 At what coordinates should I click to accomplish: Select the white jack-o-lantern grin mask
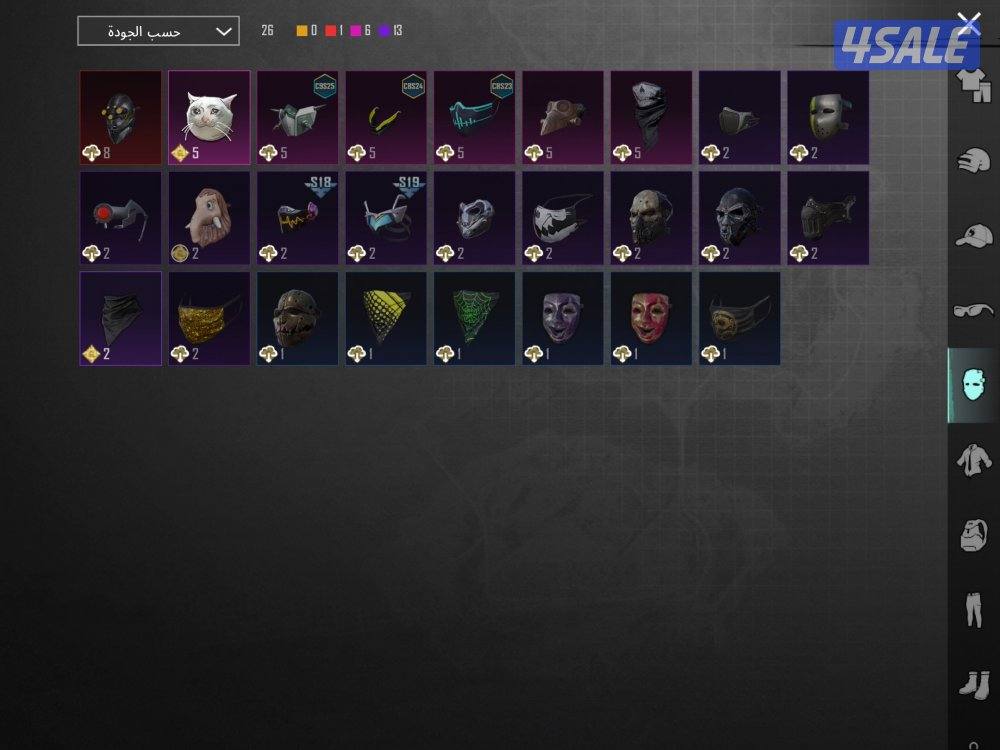click(x=563, y=218)
